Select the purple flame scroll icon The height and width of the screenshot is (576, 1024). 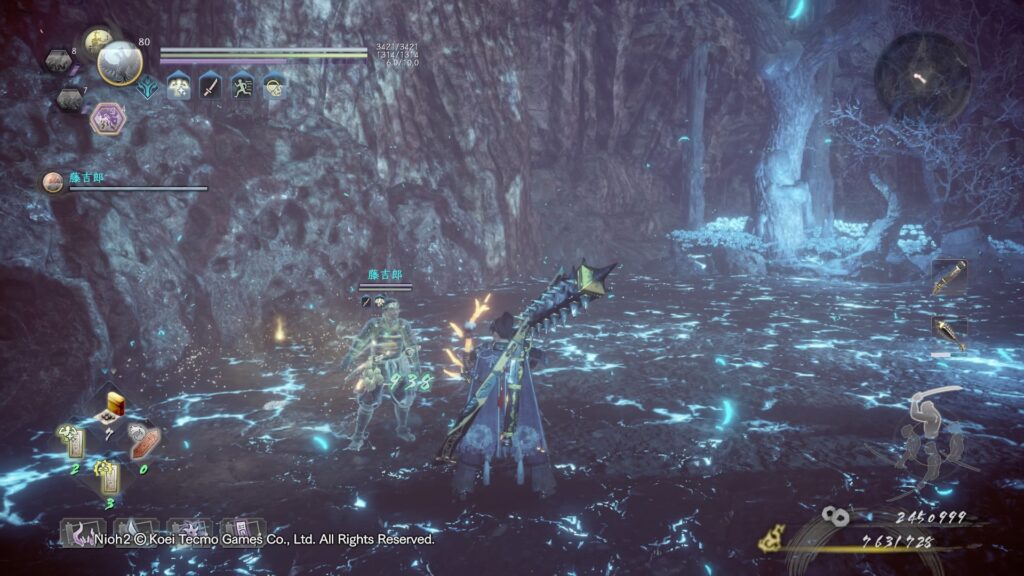click(79, 532)
